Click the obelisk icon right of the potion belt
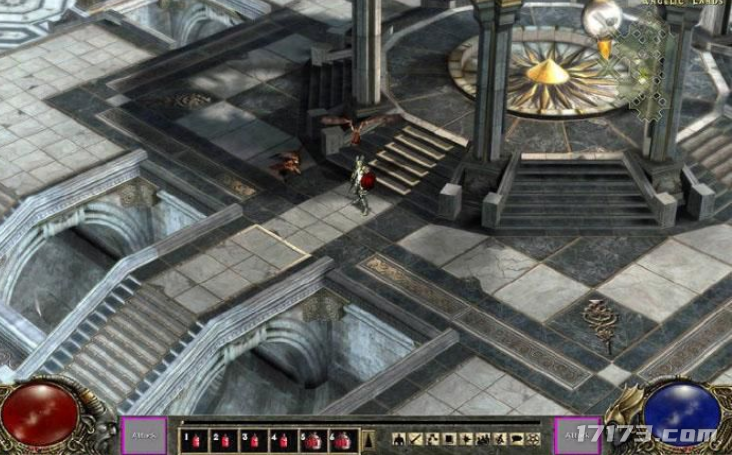Screen dimensions: 732x455 (369, 438)
